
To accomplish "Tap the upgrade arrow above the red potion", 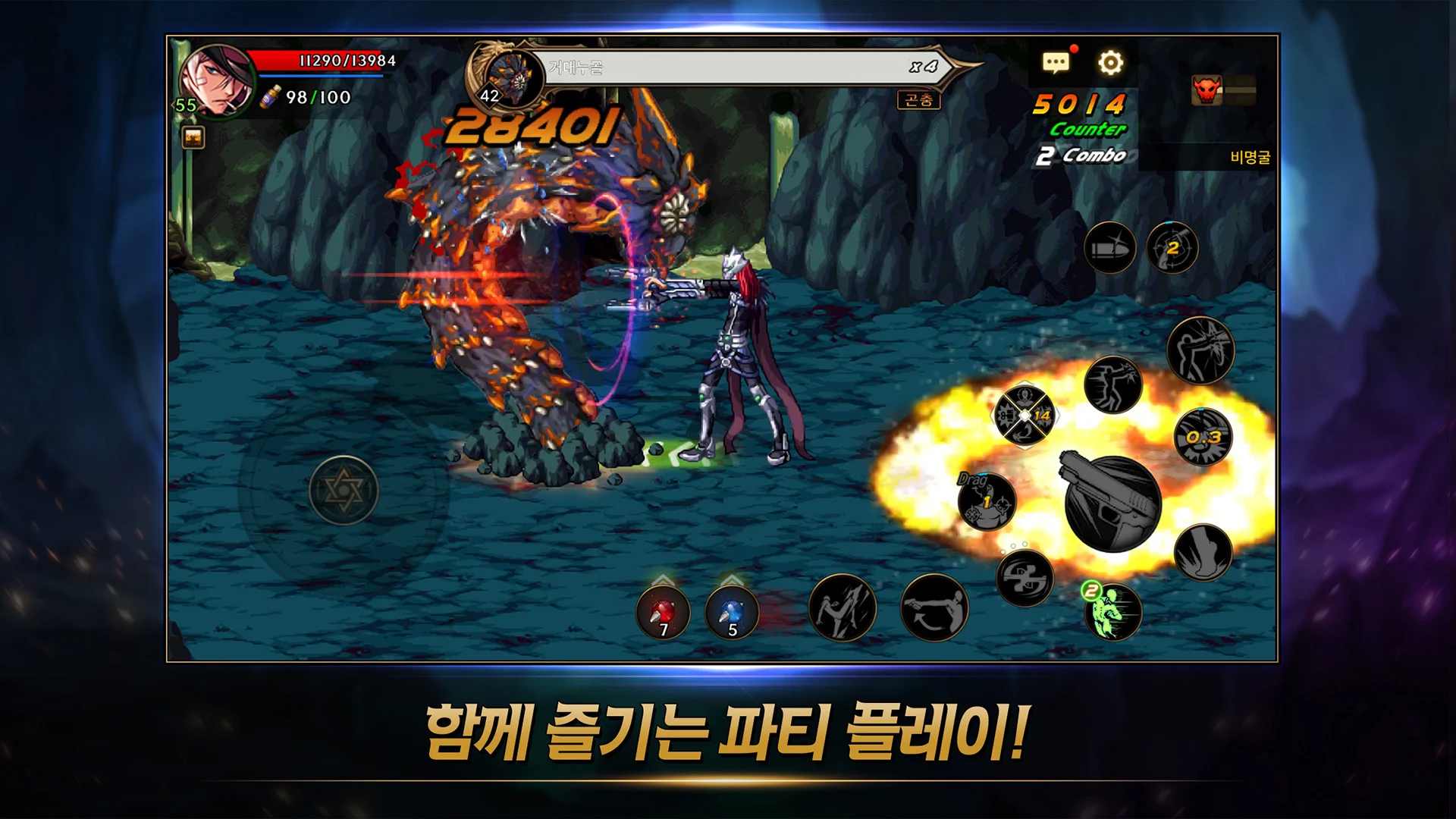I will [663, 579].
